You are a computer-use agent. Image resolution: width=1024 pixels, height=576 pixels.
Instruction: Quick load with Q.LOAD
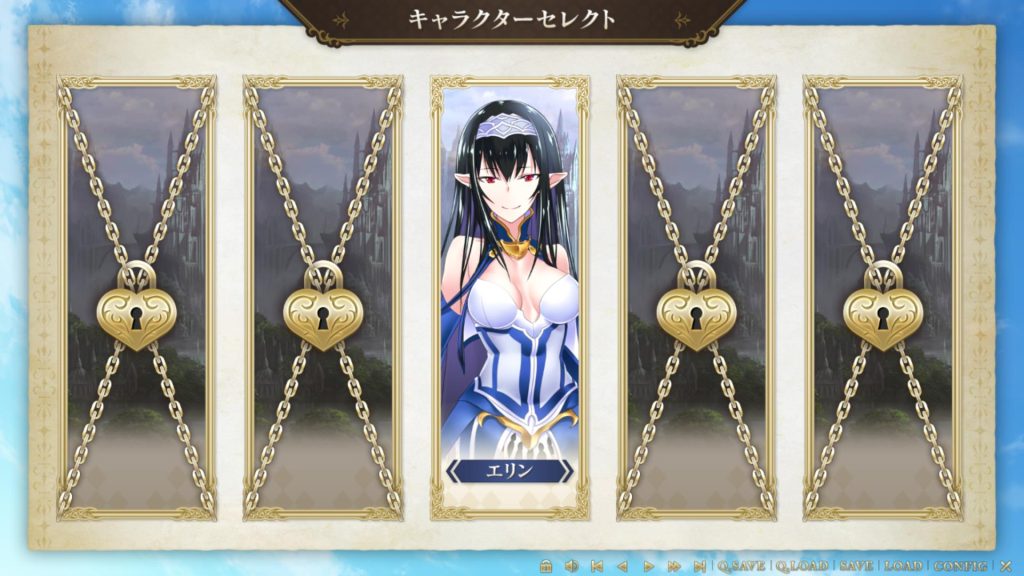801,566
